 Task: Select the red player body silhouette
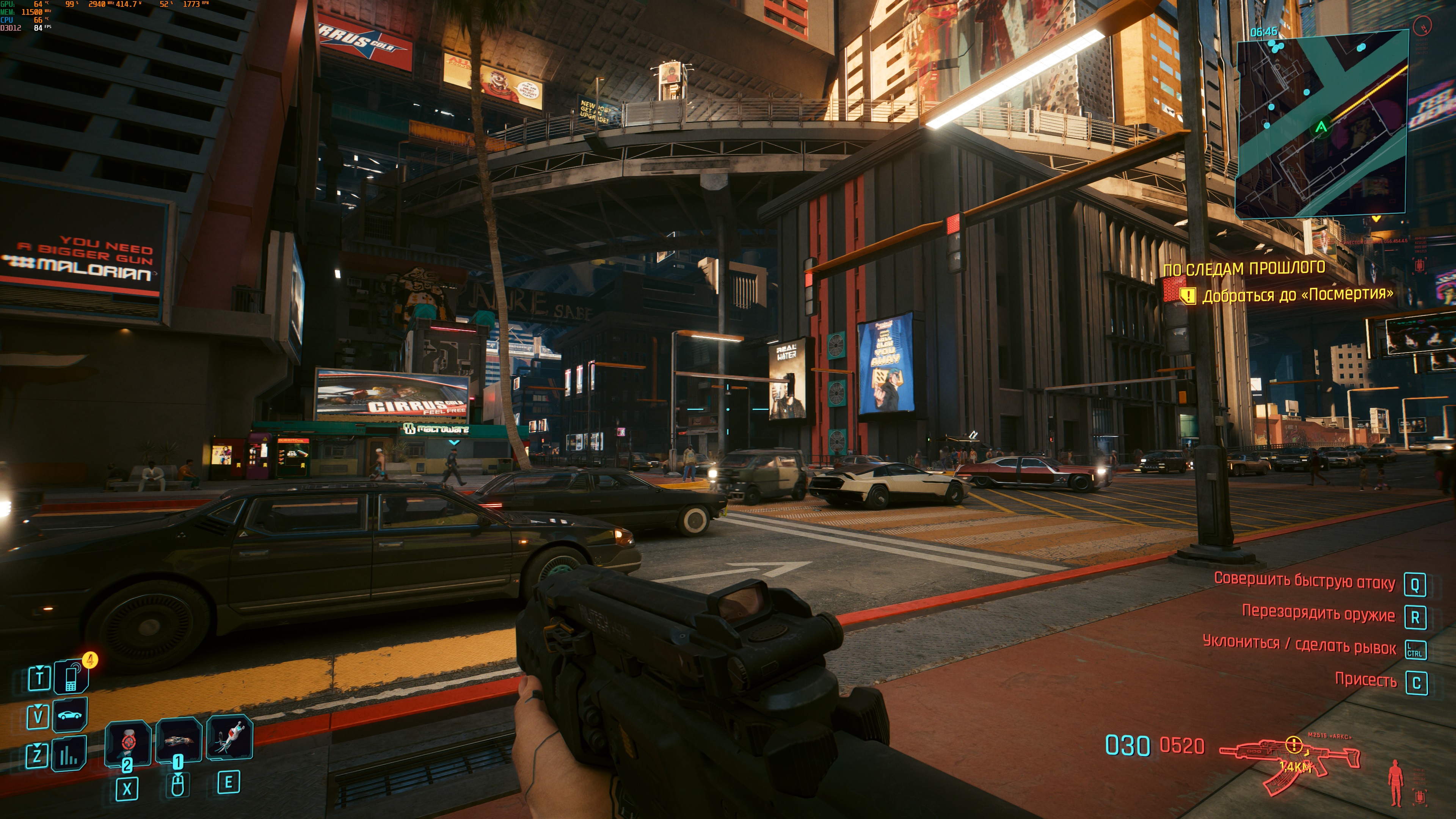click(x=1395, y=782)
